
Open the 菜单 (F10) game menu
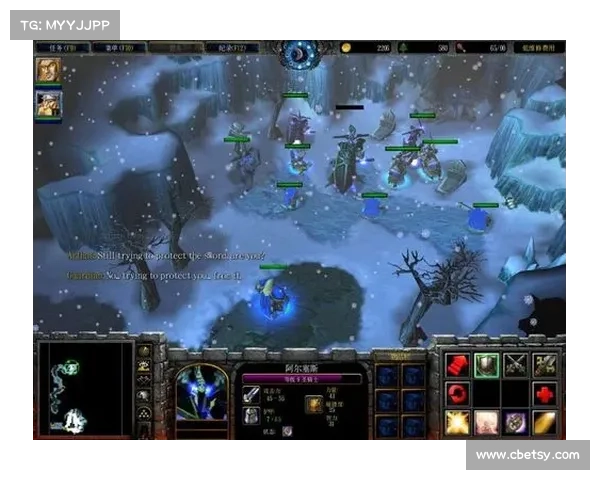coord(117,47)
